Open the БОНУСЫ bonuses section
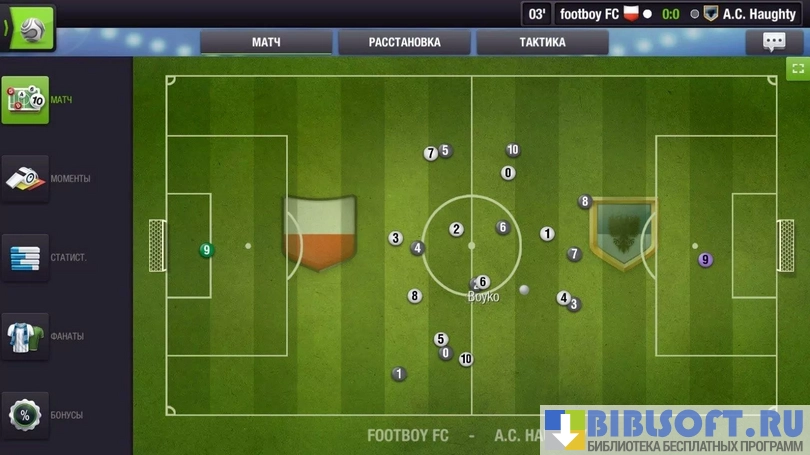 (x=25, y=414)
